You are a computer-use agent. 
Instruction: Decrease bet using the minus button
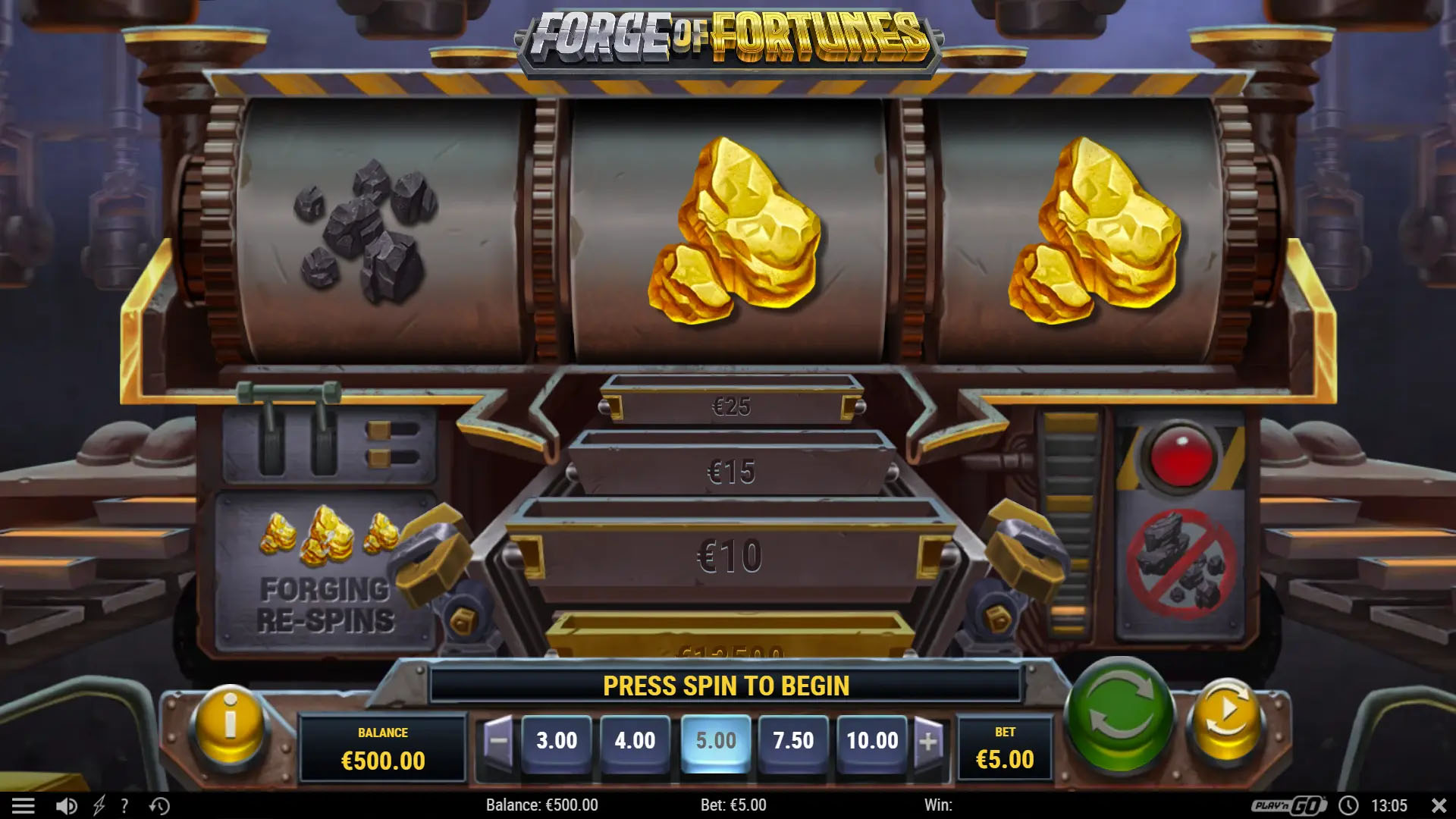pos(500,741)
